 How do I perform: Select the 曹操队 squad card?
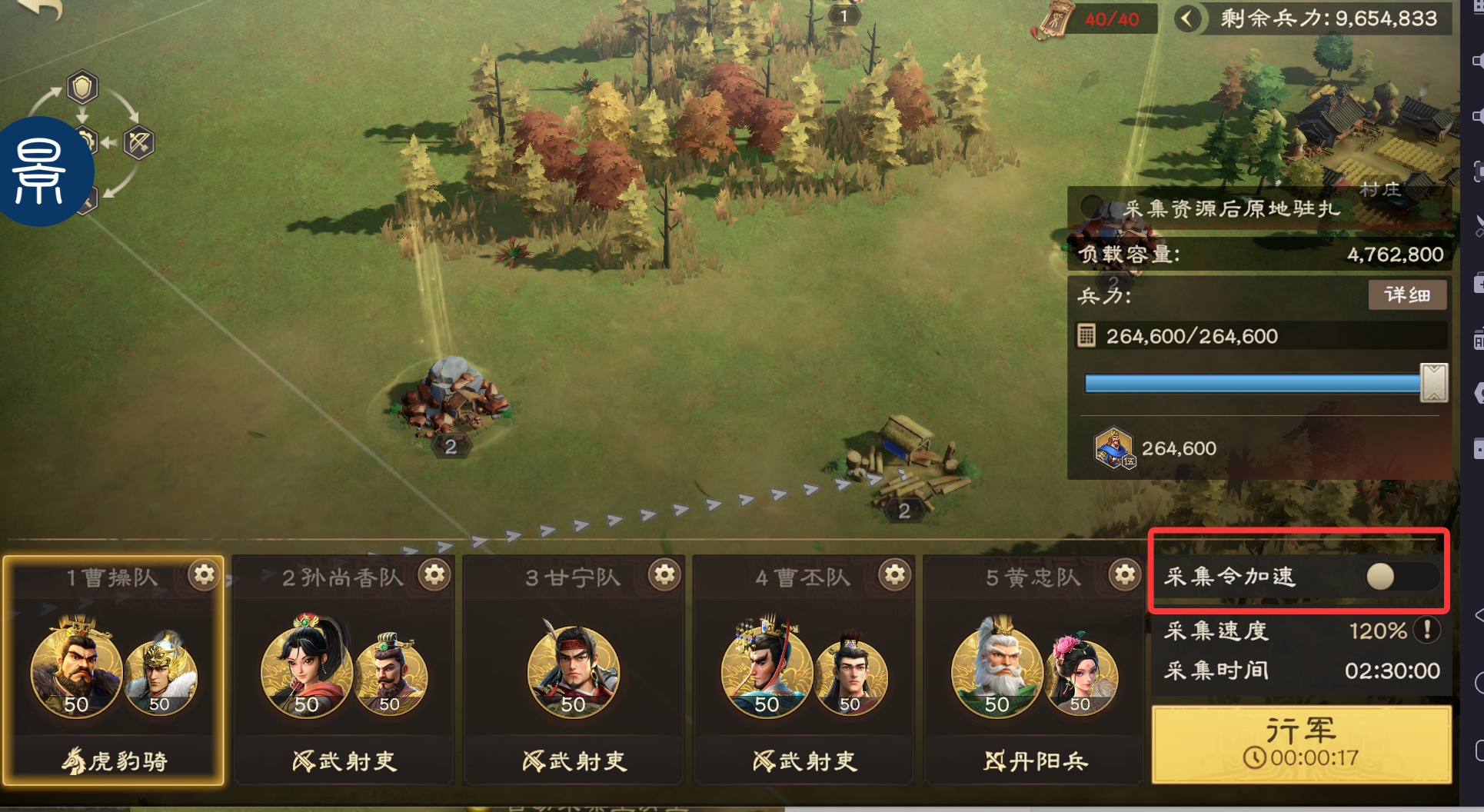click(114, 671)
